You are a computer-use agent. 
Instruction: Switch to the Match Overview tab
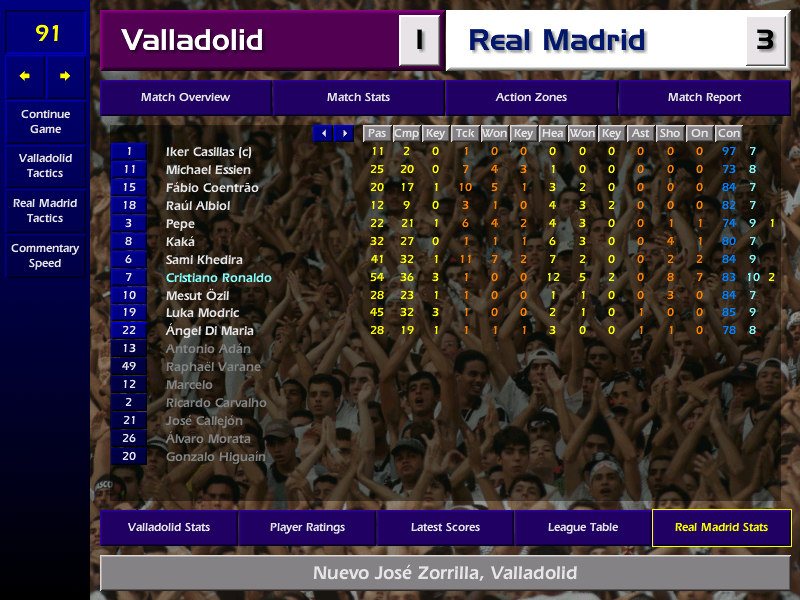point(185,98)
